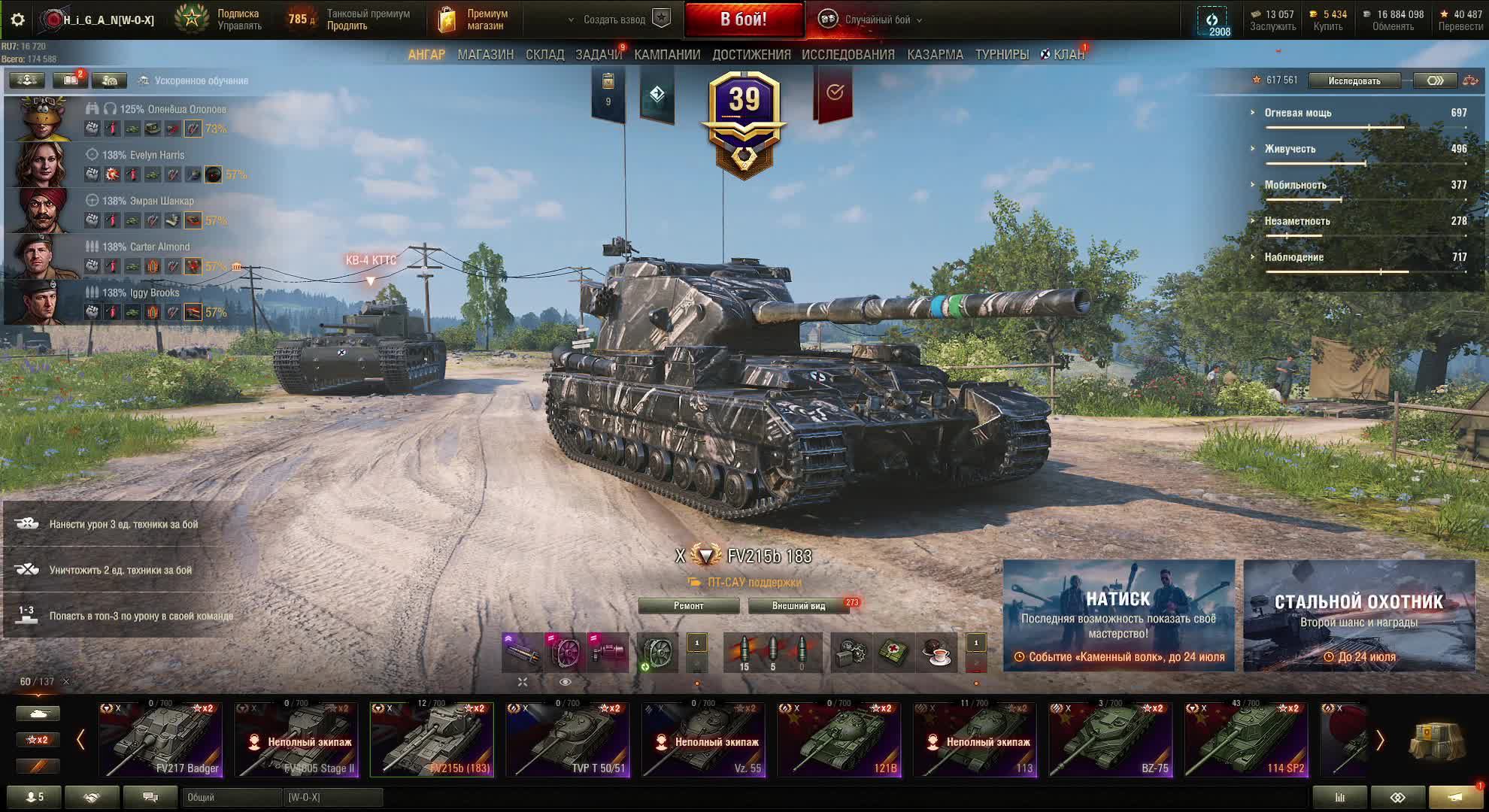Select the FV217 Badger tank card
The height and width of the screenshot is (812, 1489).
click(160, 740)
